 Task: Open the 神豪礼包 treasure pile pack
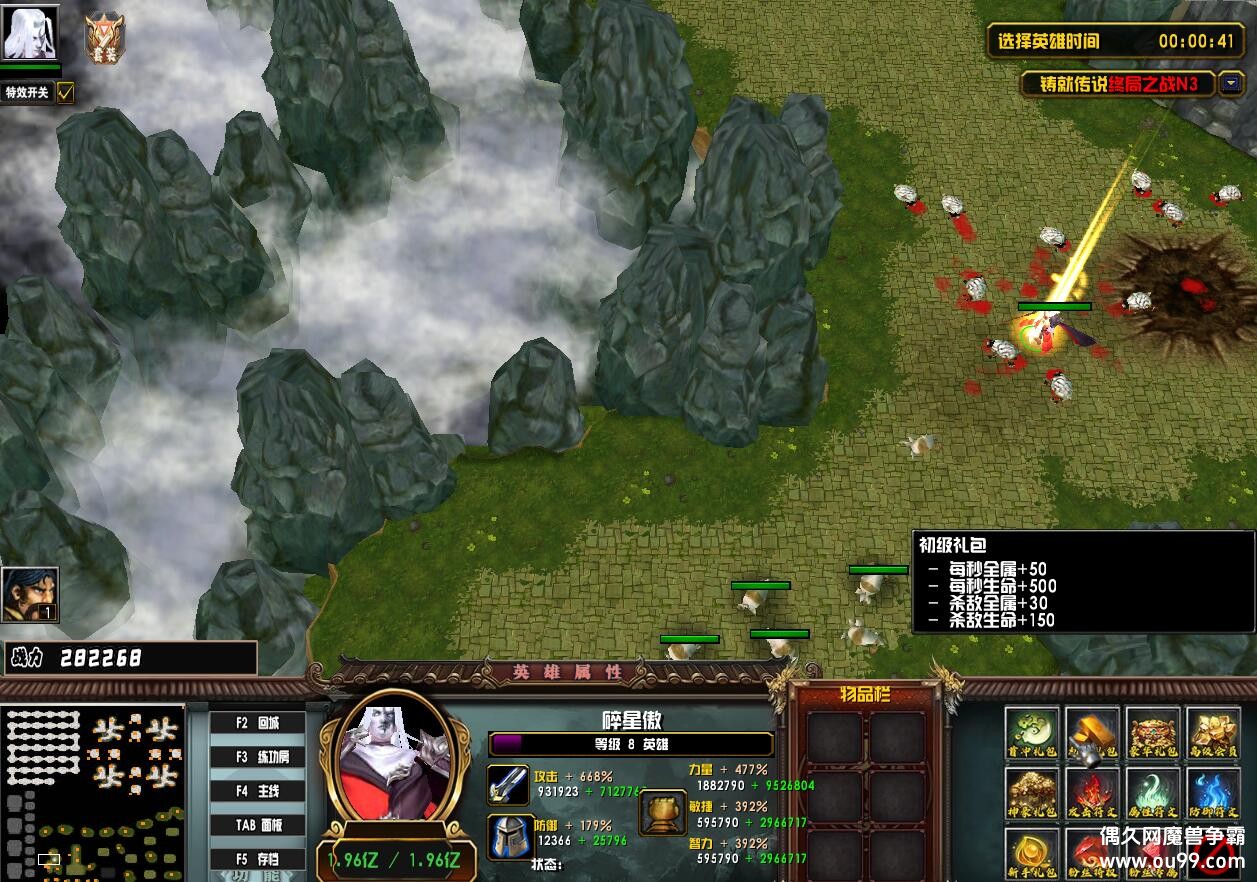click(1032, 794)
